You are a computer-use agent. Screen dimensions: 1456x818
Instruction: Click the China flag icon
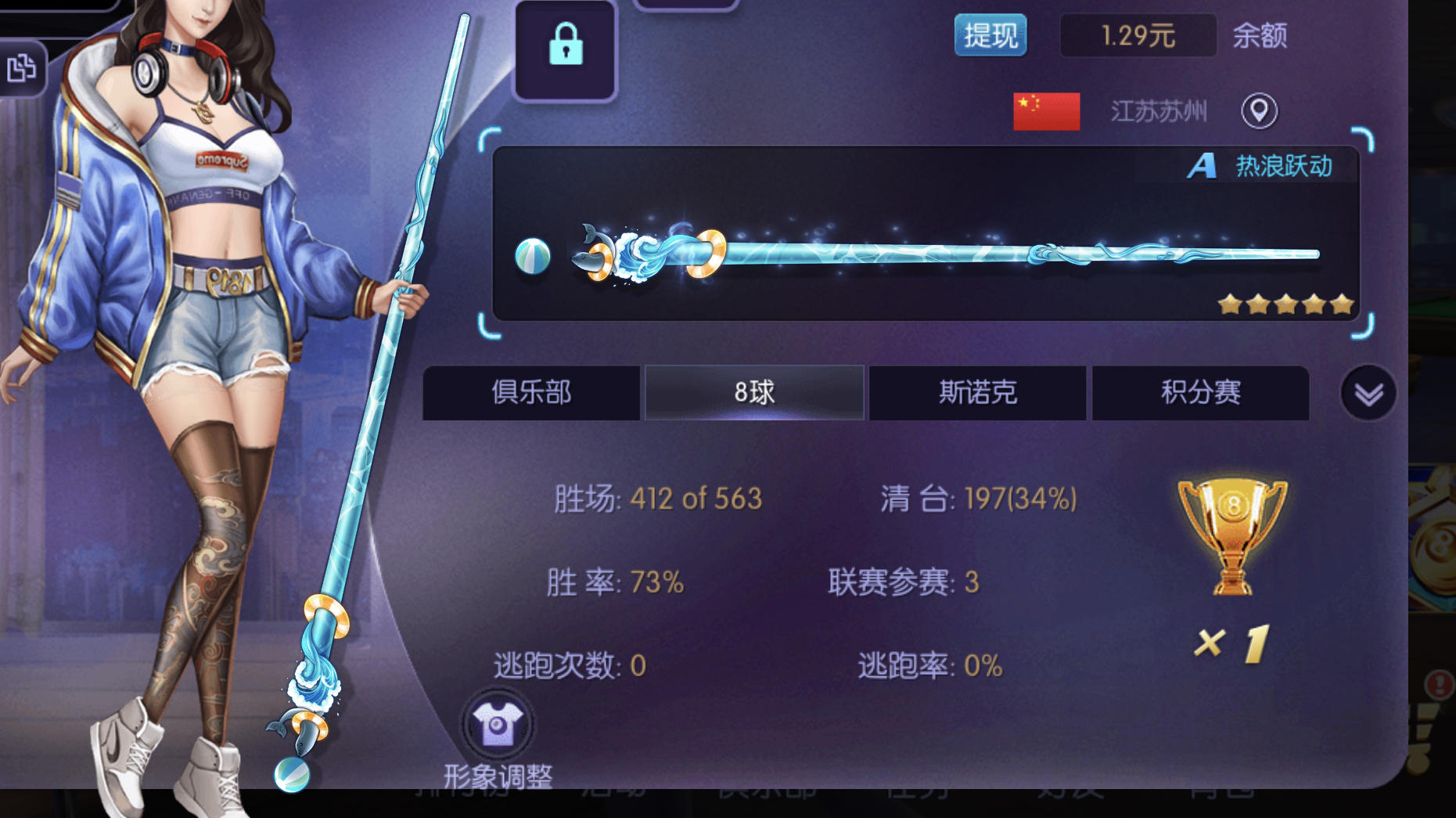tap(1046, 110)
